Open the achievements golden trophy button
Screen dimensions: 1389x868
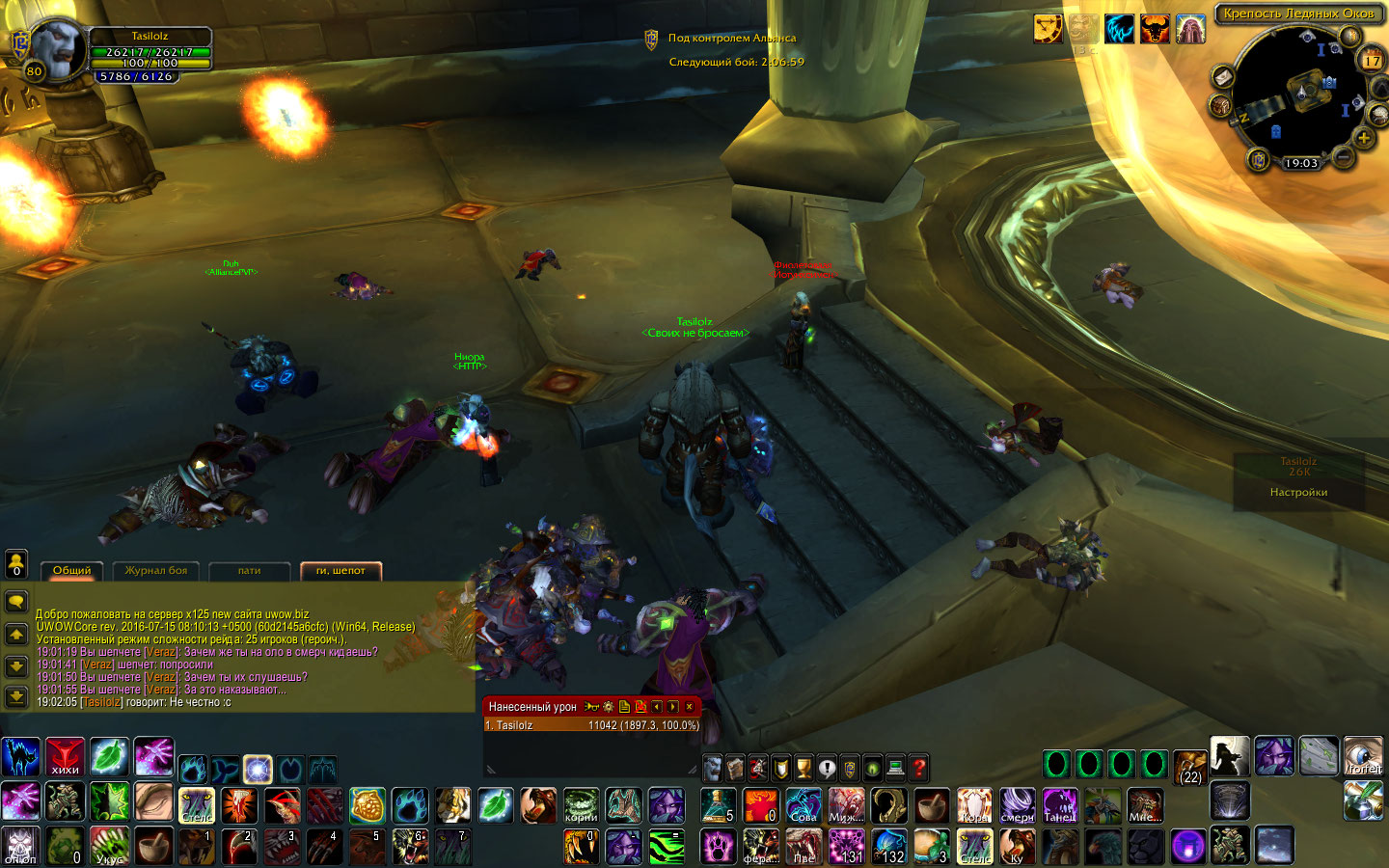pos(803,768)
